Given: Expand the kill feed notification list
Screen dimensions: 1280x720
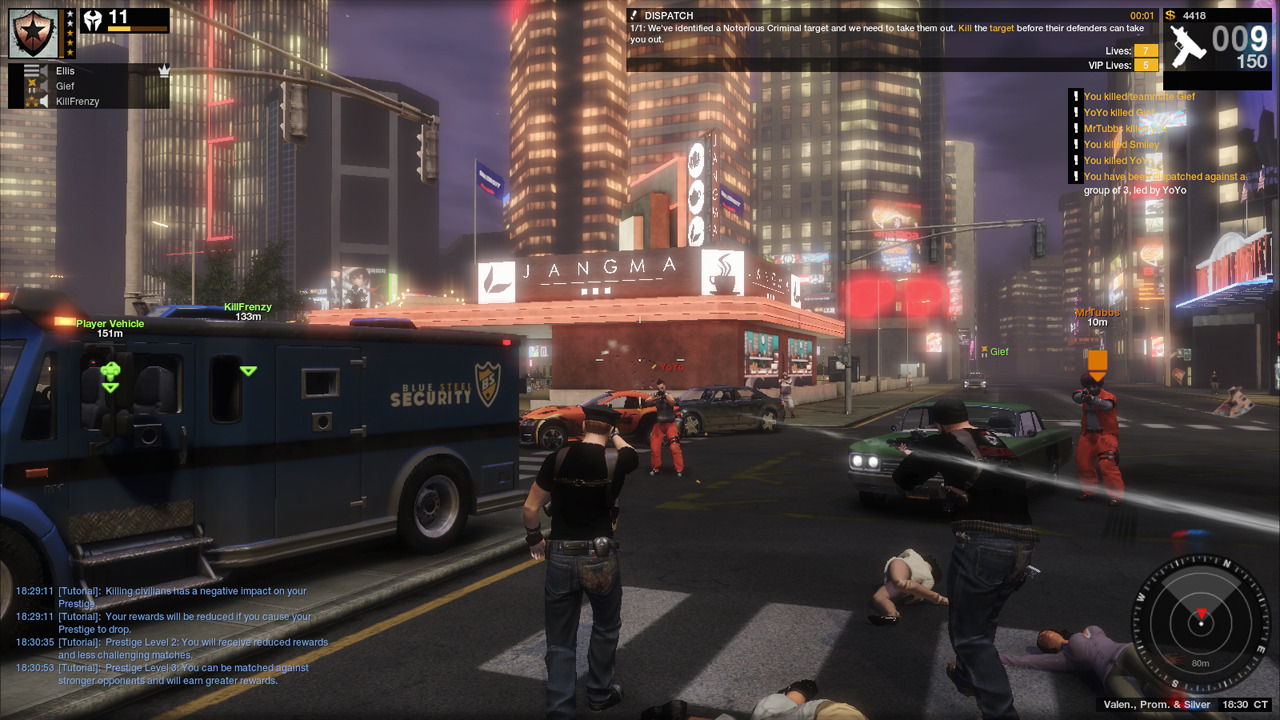Looking at the screenshot, I should 1165,140.
